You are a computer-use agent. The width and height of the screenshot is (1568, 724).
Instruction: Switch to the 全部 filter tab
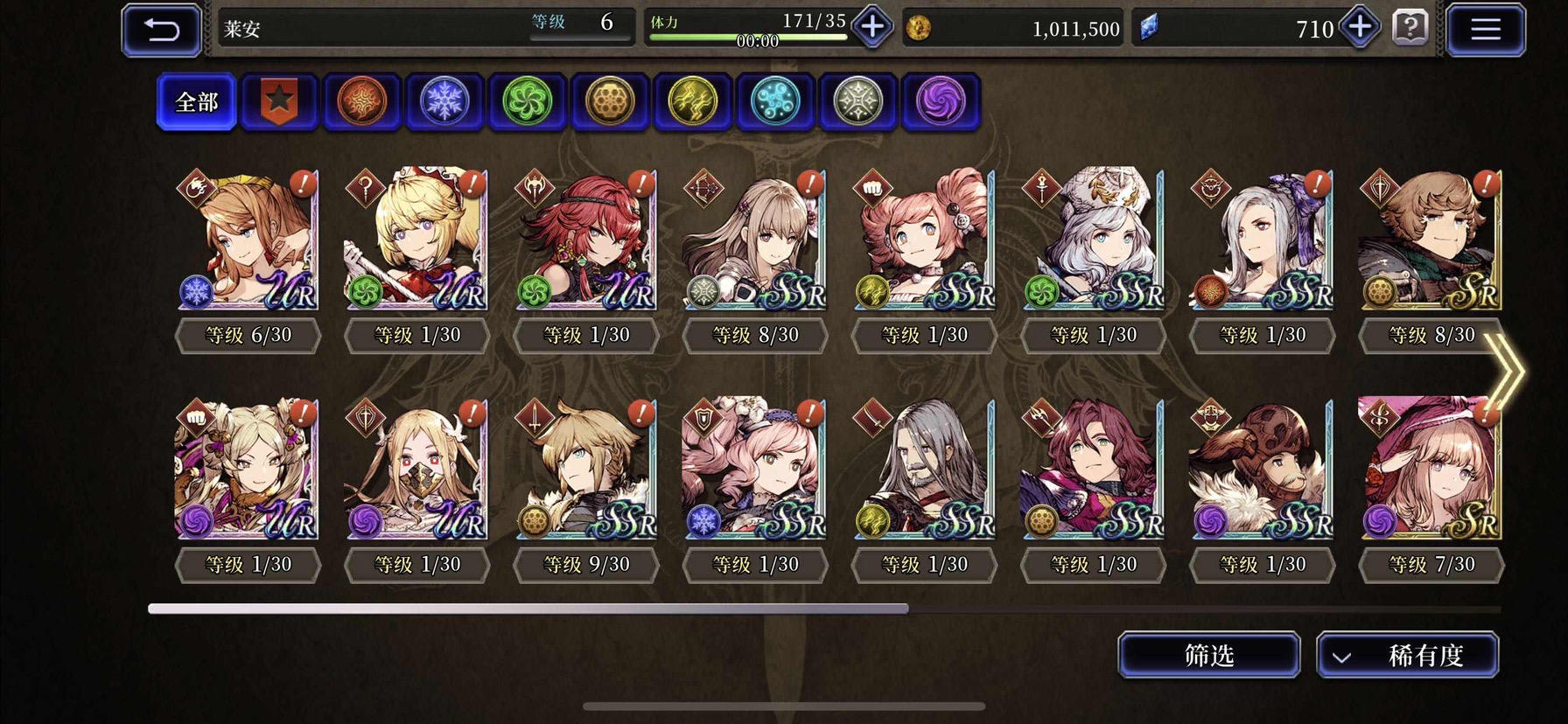coord(195,101)
